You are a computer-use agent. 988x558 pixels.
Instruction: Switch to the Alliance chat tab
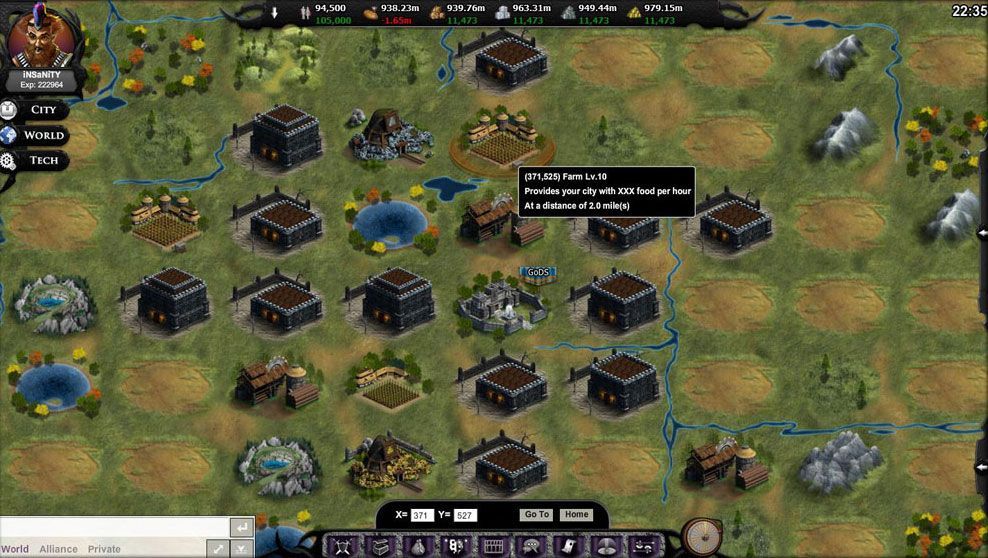pos(58,549)
